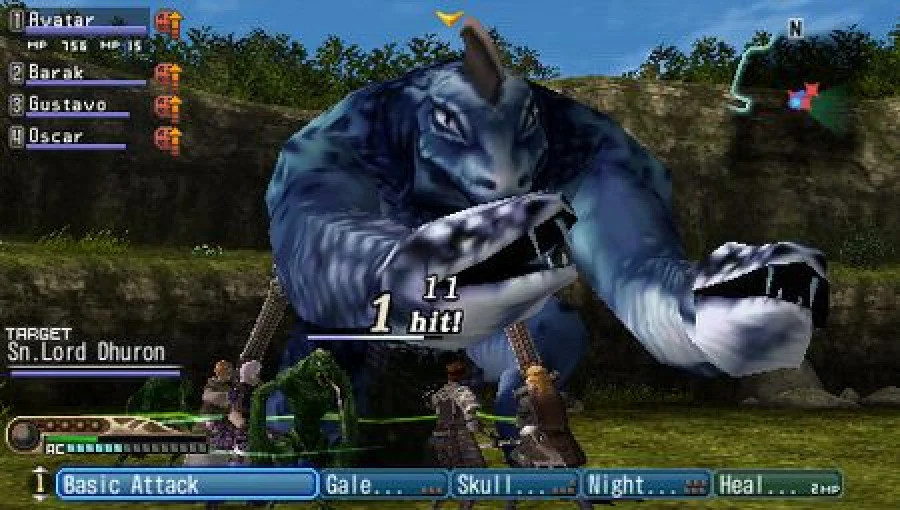Cast the Heal spell slot
This screenshot has height=510, width=900.
point(778,485)
